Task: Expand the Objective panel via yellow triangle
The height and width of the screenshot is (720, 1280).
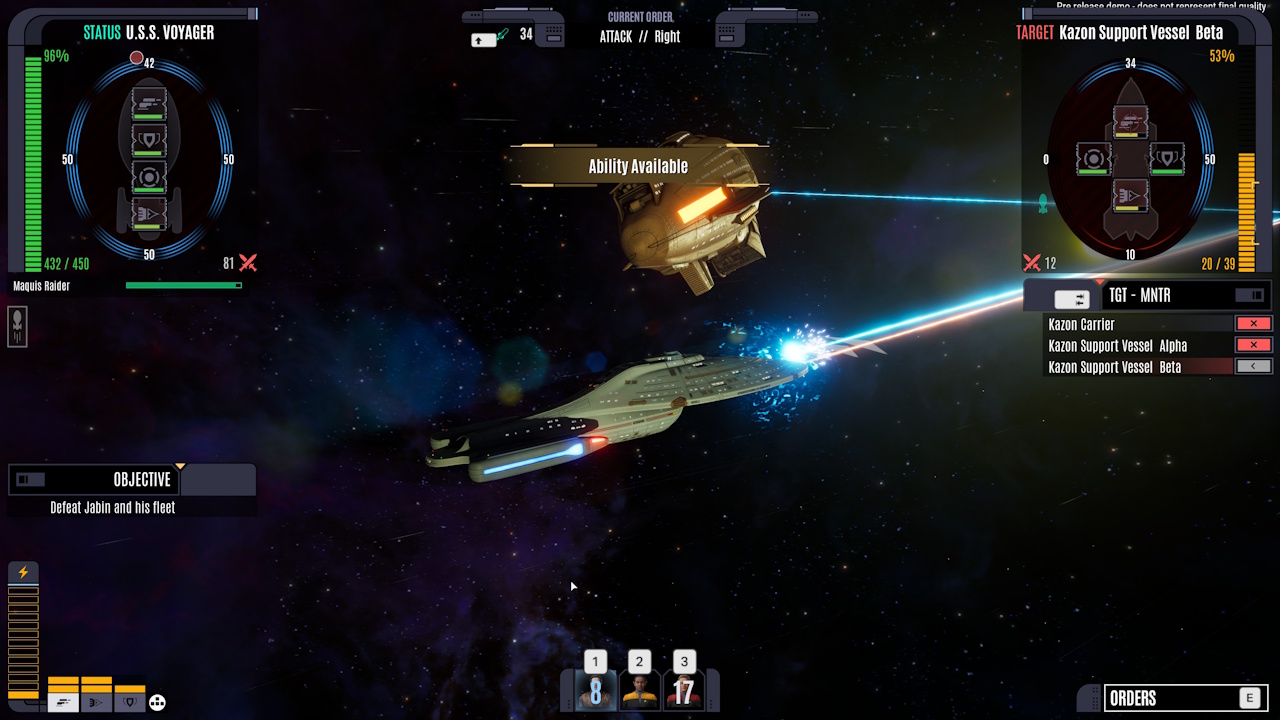Action: click(180, 465)
